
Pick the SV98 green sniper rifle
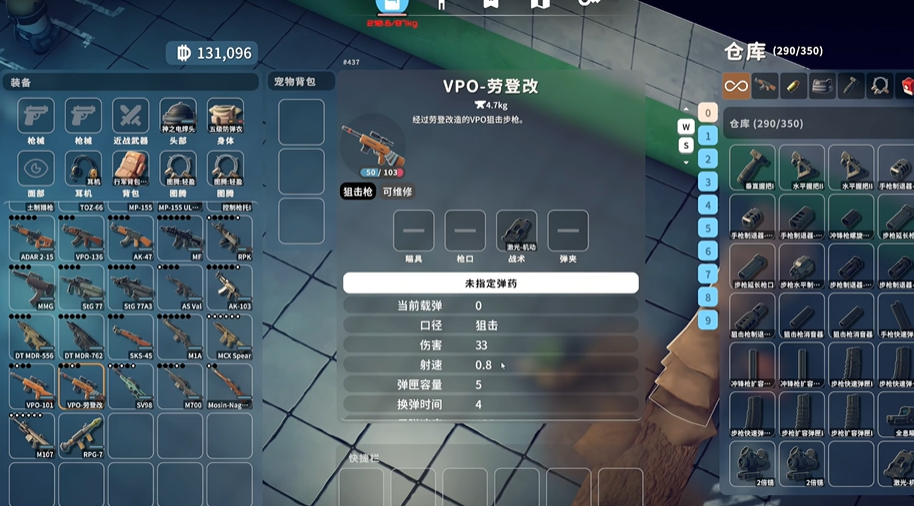tap(130, 385)
